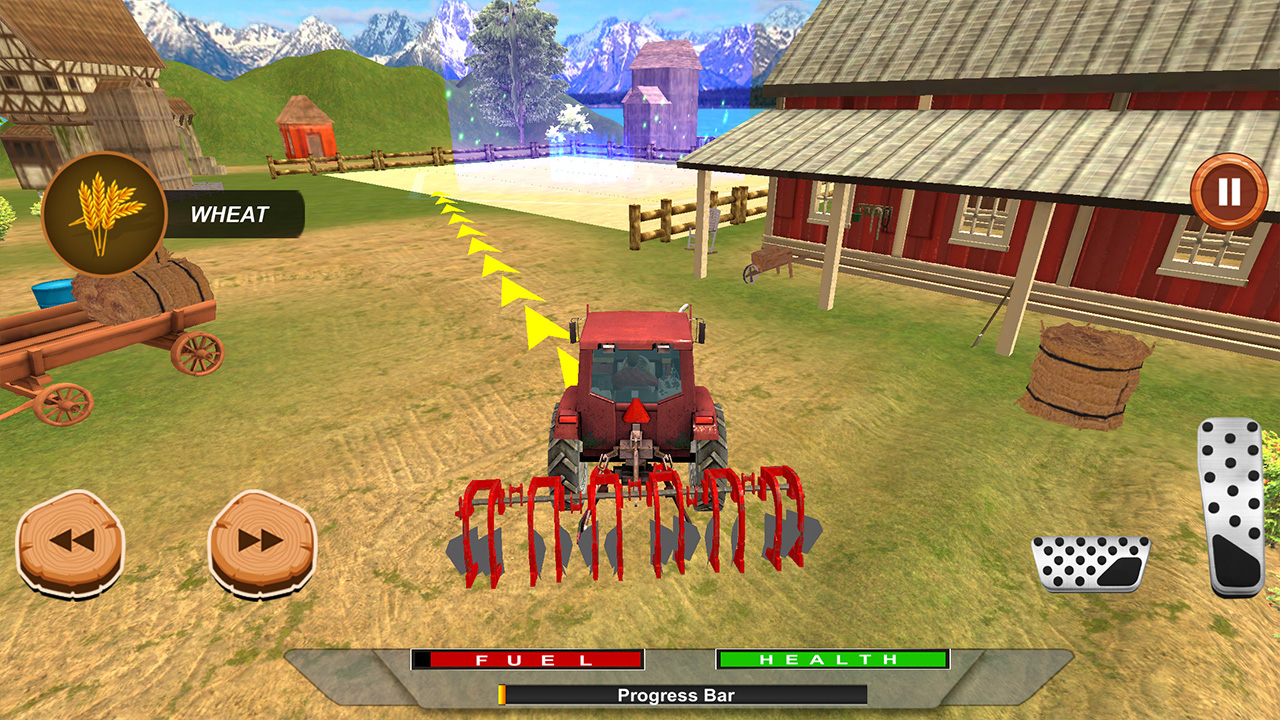Tap the red arrow on the tractor
Image resolution: width=1280 pixels, height=720 pixels.
coord(638,410)
